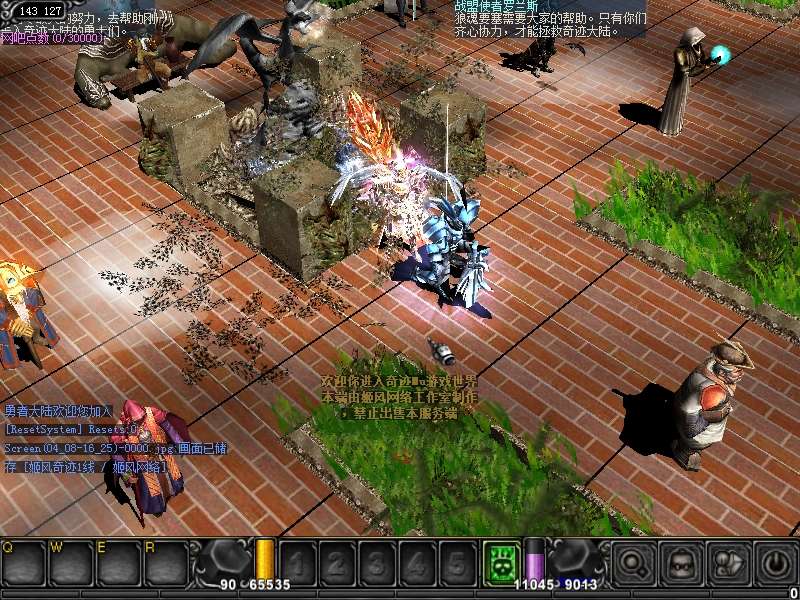Choose skill slot number 1

click(298, 563)
